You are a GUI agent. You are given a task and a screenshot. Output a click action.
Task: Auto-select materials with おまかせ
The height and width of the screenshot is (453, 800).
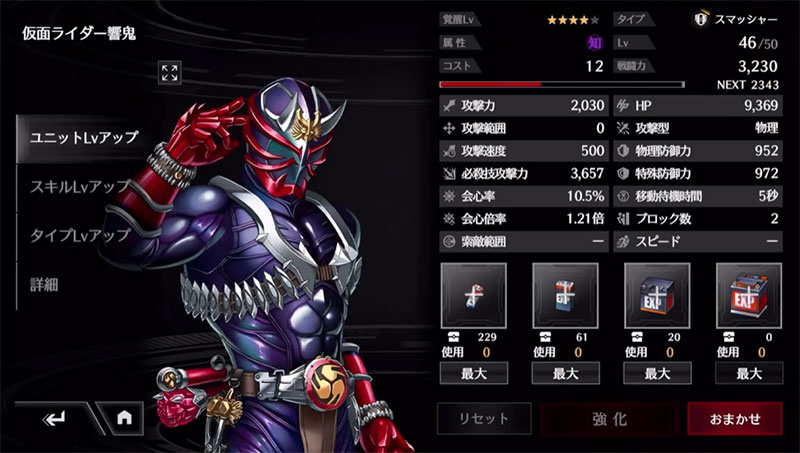coord(735,419)
